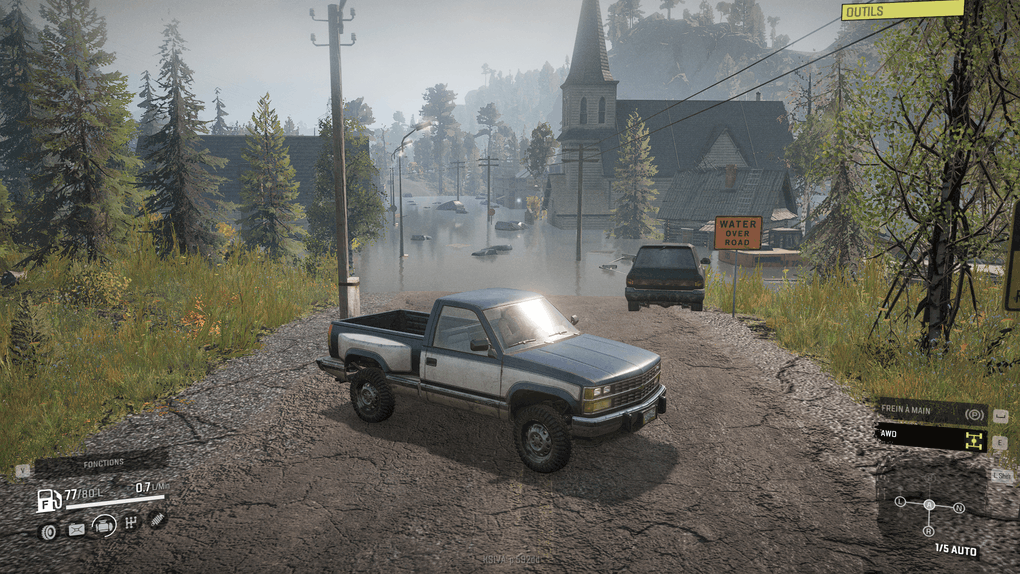Select the R reverse gear node
Viewport: 1020px width, 574px height.
pos(929,531)
